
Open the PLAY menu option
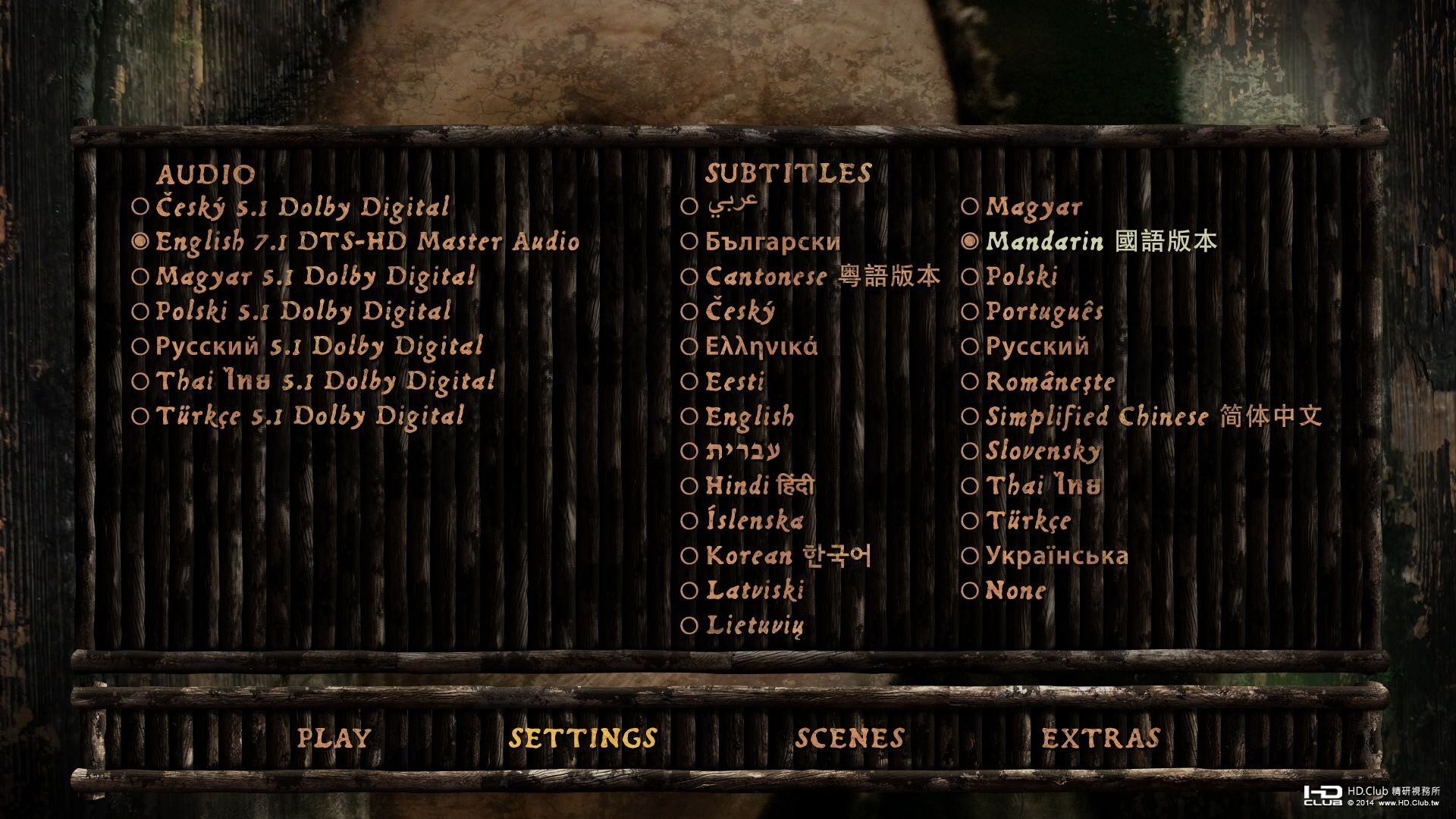coord(334,736)
